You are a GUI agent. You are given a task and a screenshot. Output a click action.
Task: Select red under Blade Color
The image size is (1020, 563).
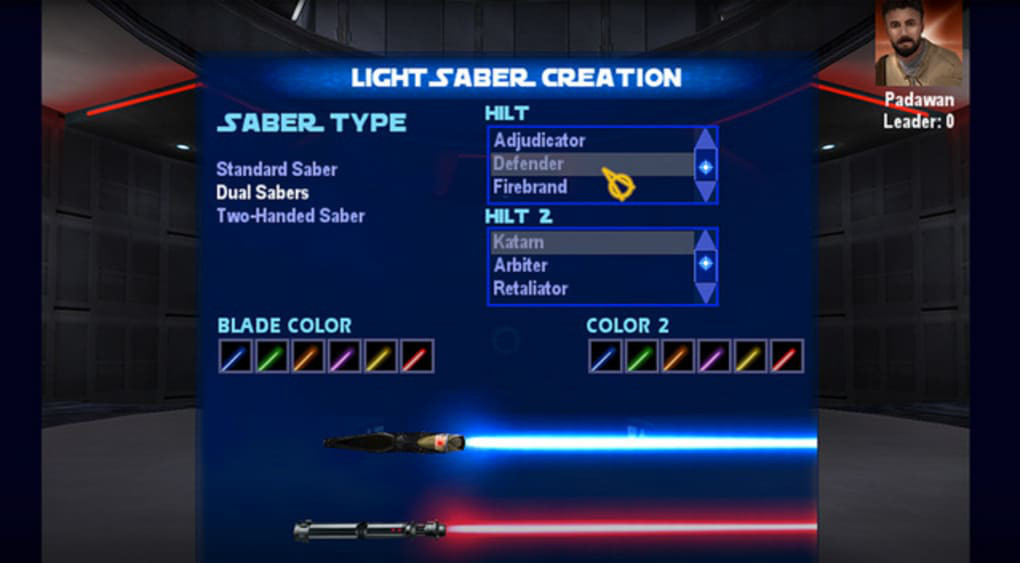pos(416,356)
